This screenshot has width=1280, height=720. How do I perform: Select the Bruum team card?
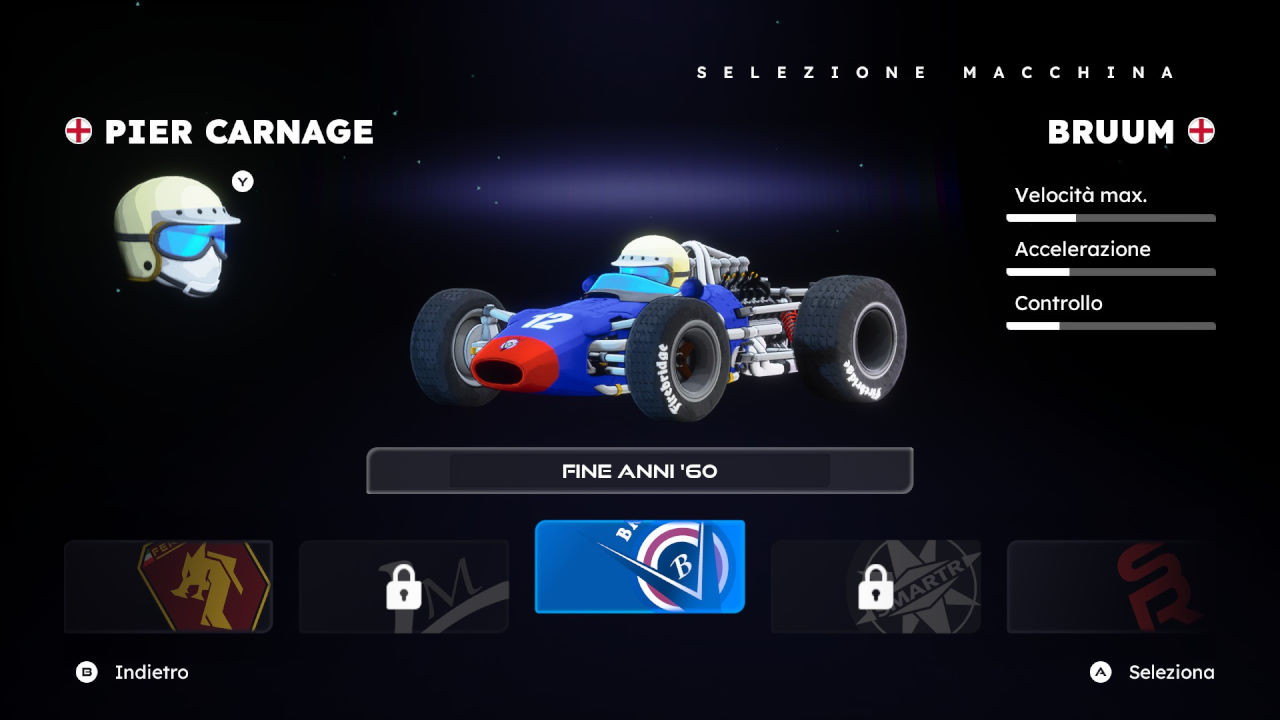point(640,566)
